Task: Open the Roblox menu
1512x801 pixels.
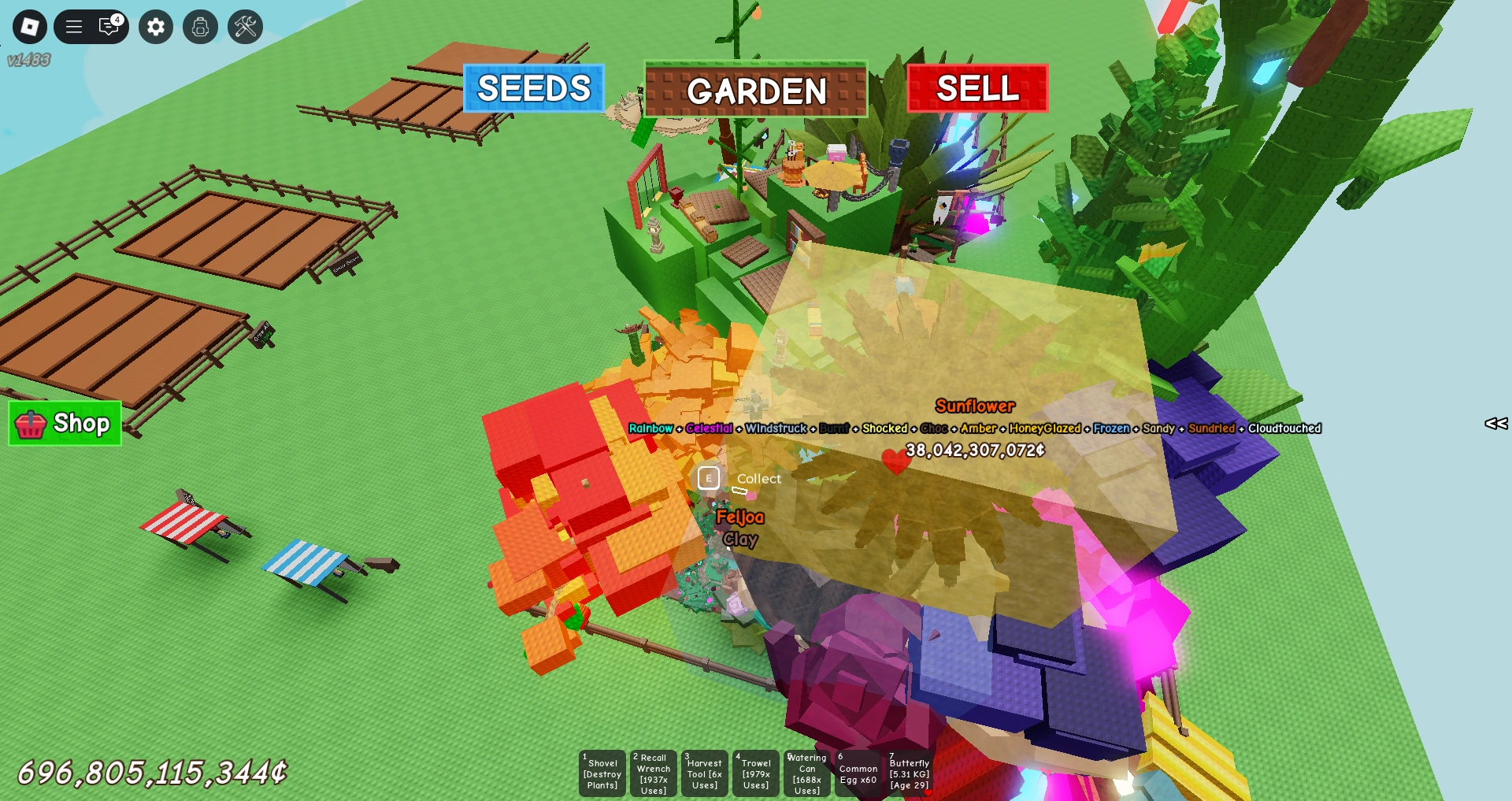Action: point(29,26)
